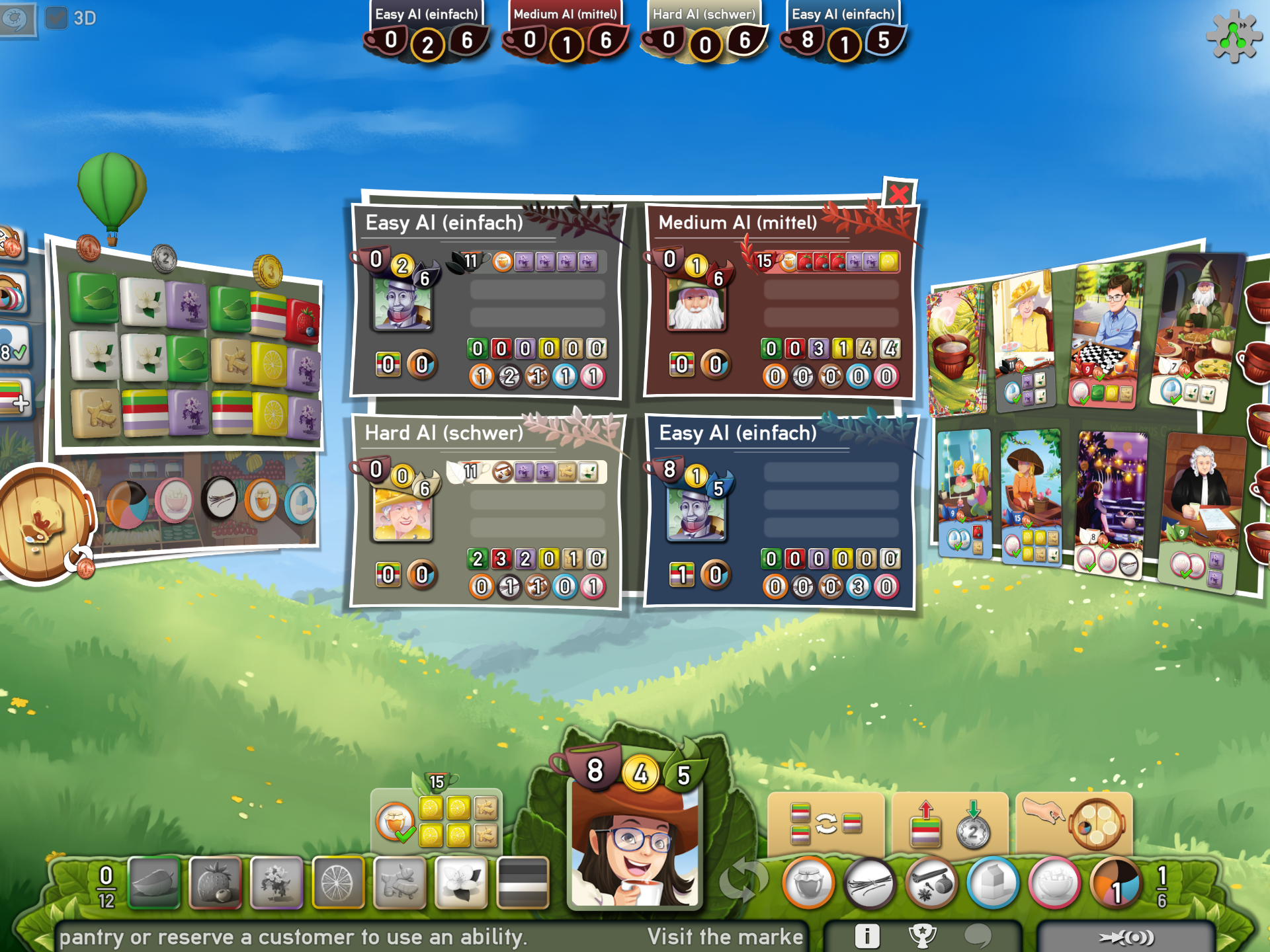1270x952 pixels.
Task: Select the honey jar pantry ingredient
Action: pyautogui.click(x=808, y=883)
